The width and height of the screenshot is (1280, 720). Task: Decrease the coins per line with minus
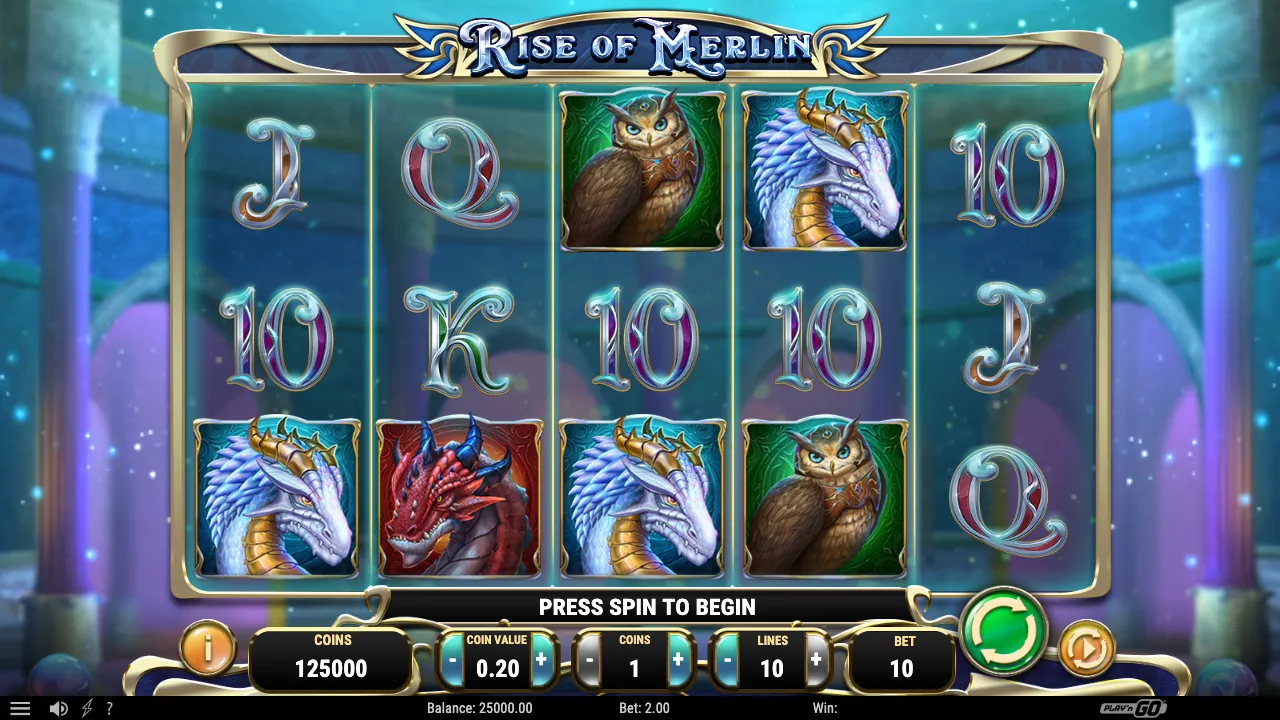pos(590,660)
